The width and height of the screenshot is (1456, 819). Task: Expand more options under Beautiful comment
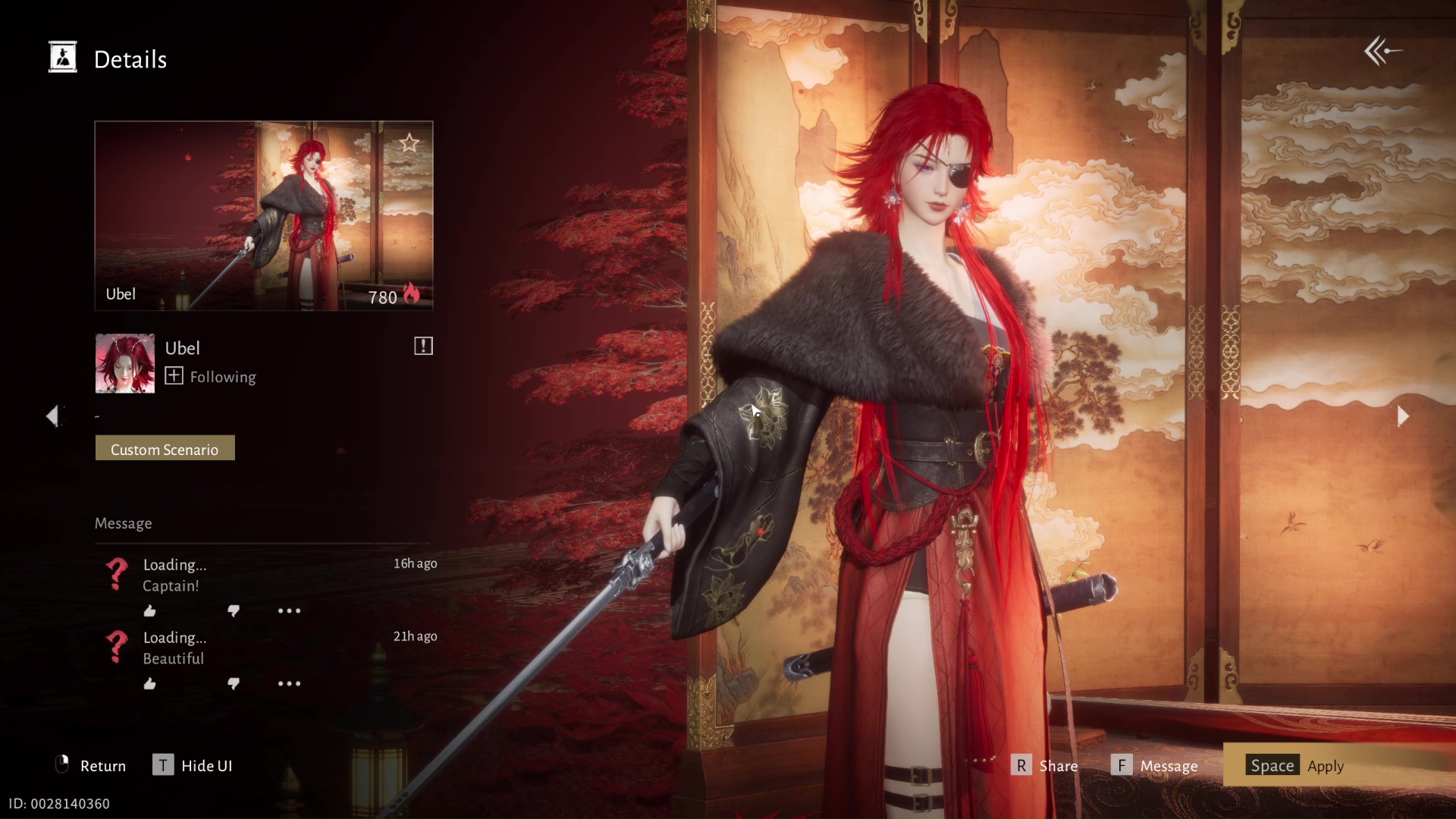pyautogui.click(x=289, y=683)
